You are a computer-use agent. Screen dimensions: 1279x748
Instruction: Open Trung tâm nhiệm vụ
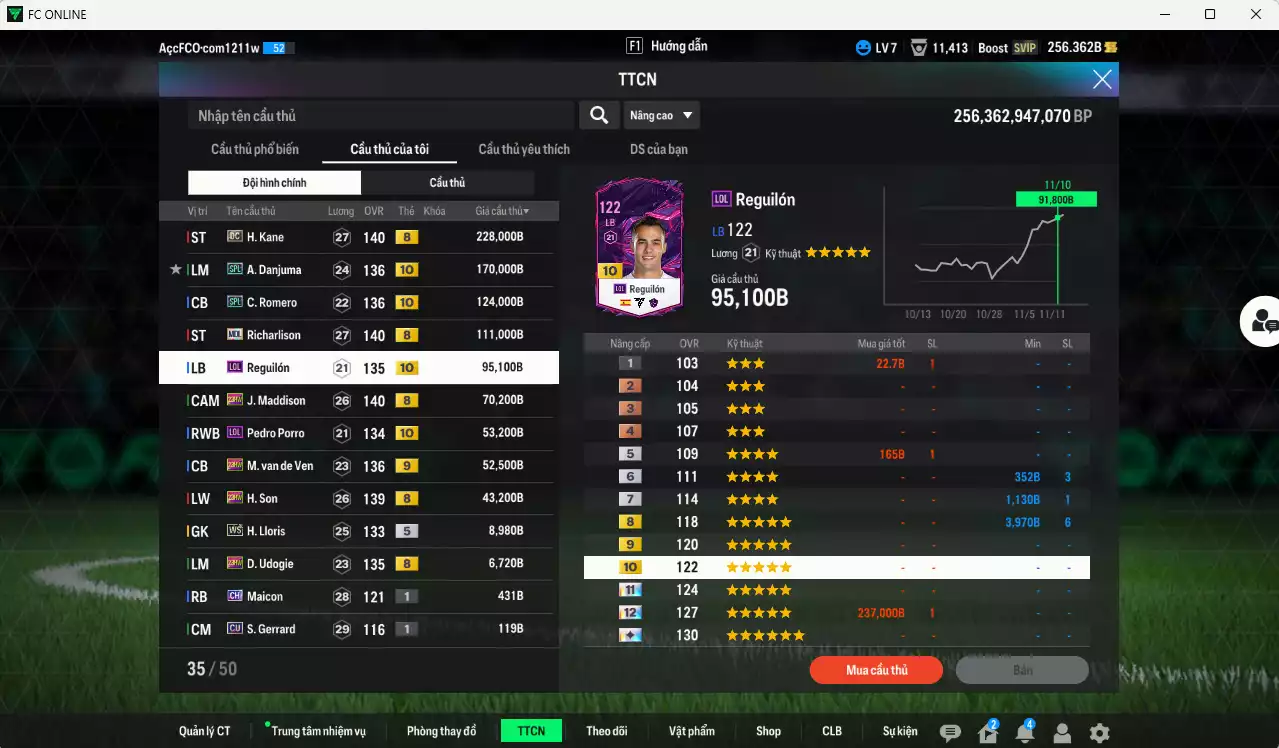[x=318, y=731]
